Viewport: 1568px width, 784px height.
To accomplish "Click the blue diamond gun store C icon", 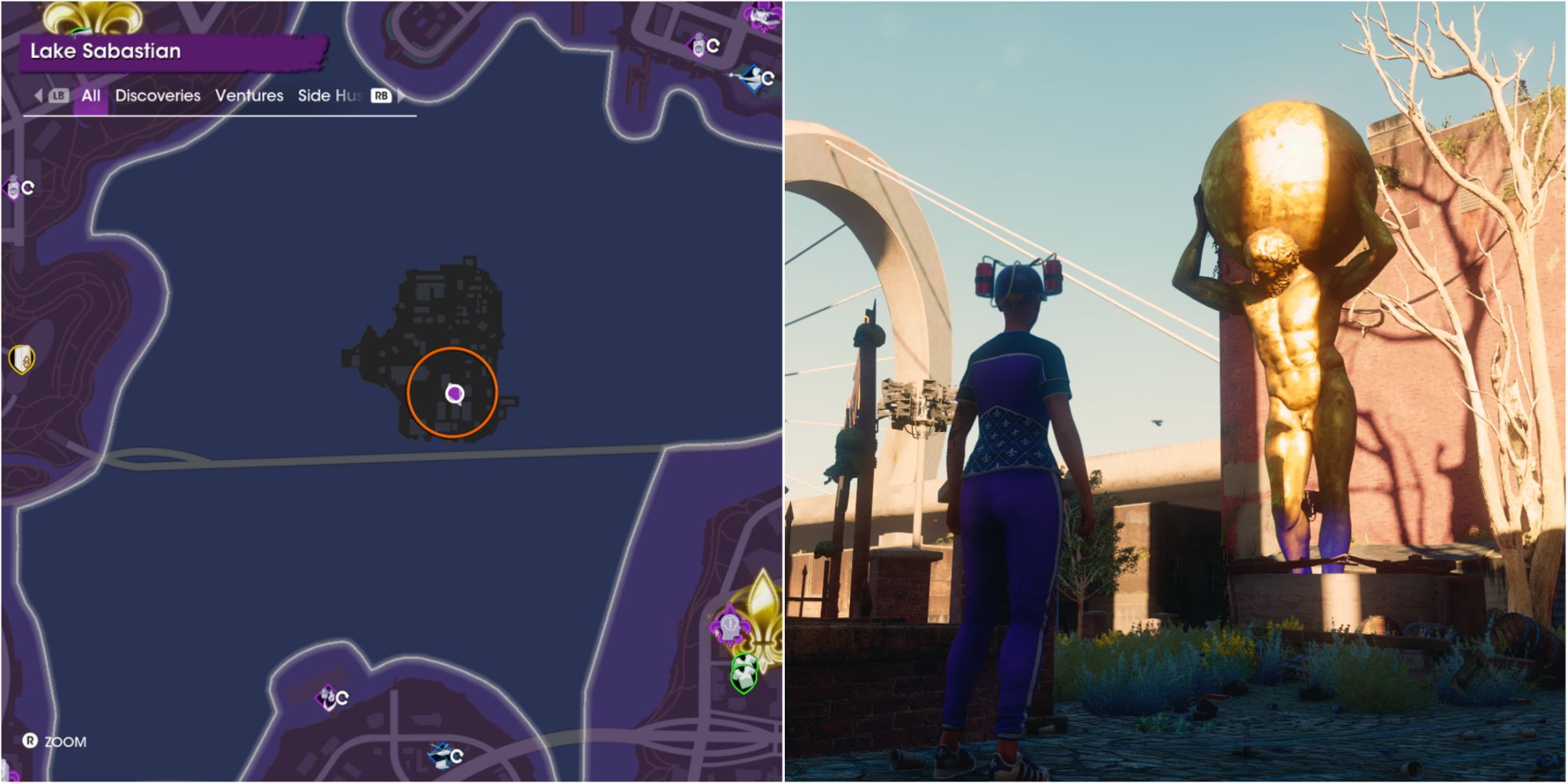I will pyautogui.click(x=755, y=78).
